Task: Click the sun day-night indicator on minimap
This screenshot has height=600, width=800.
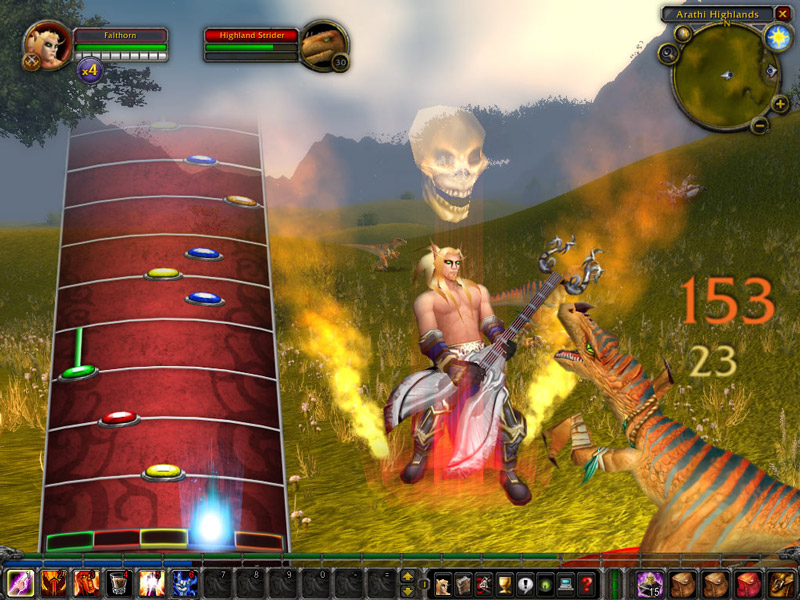Action: click(777, 38)
